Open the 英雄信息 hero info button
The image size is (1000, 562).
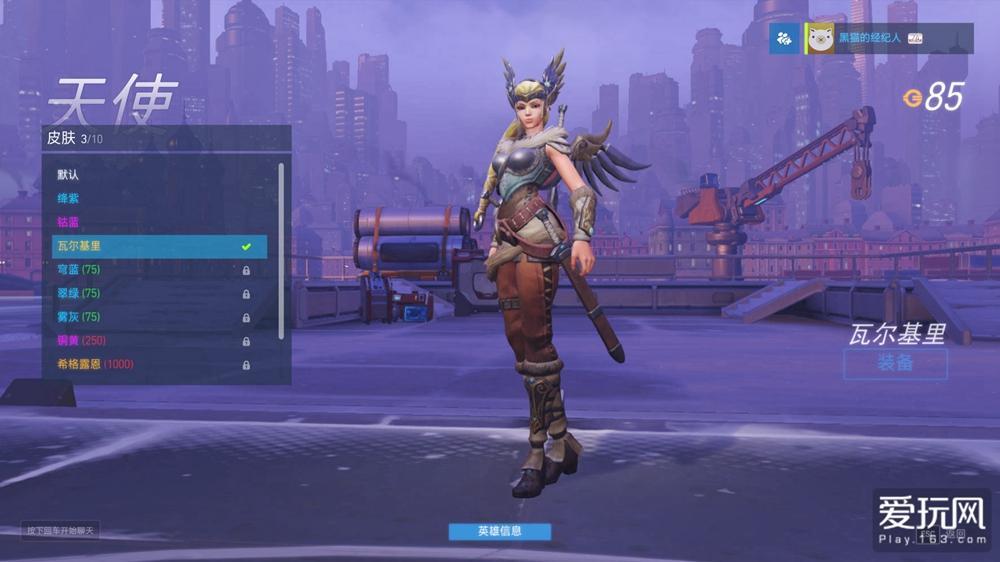499,531
